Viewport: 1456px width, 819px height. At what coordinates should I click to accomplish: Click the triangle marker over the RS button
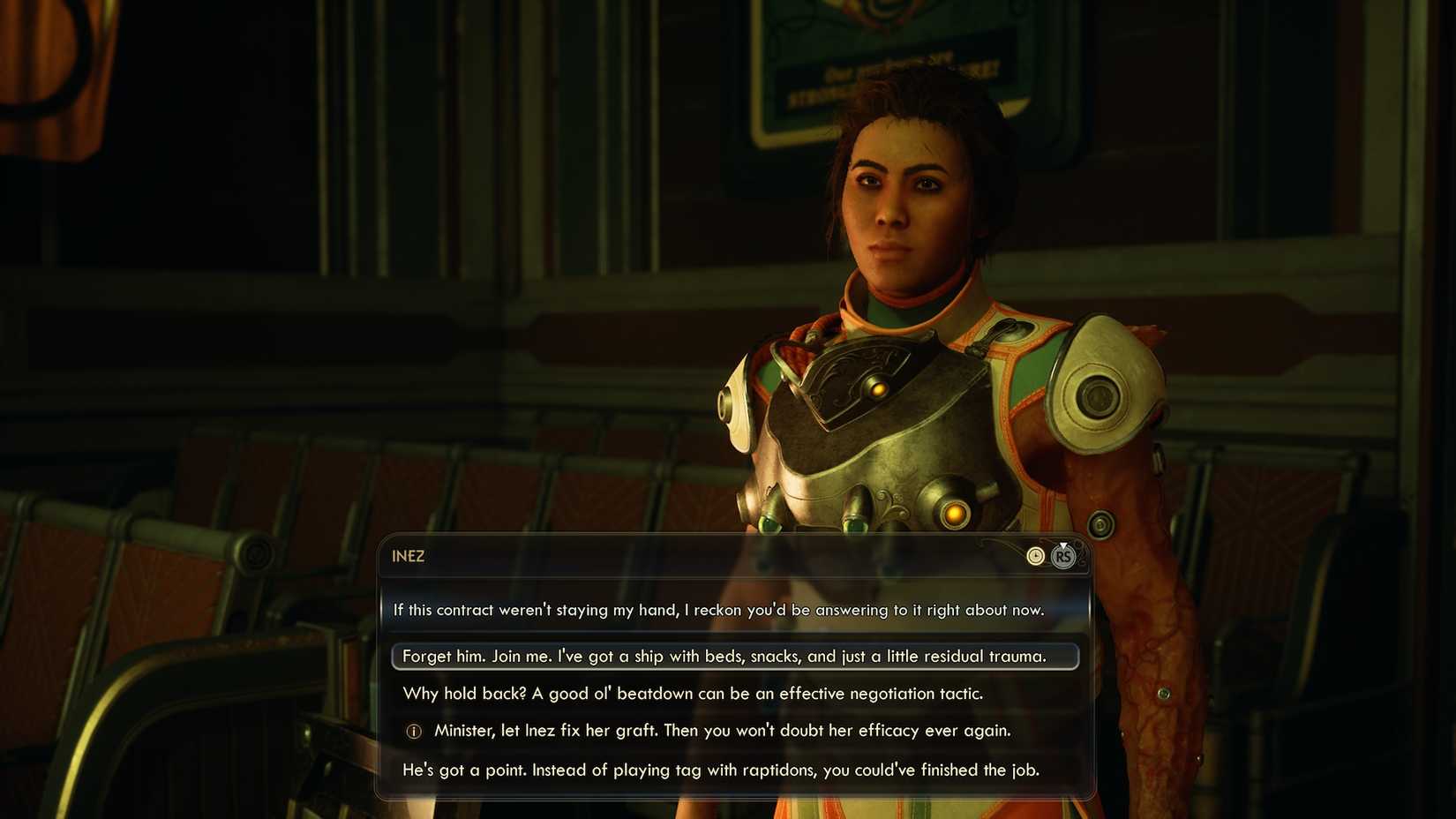tap(1063, 545)
